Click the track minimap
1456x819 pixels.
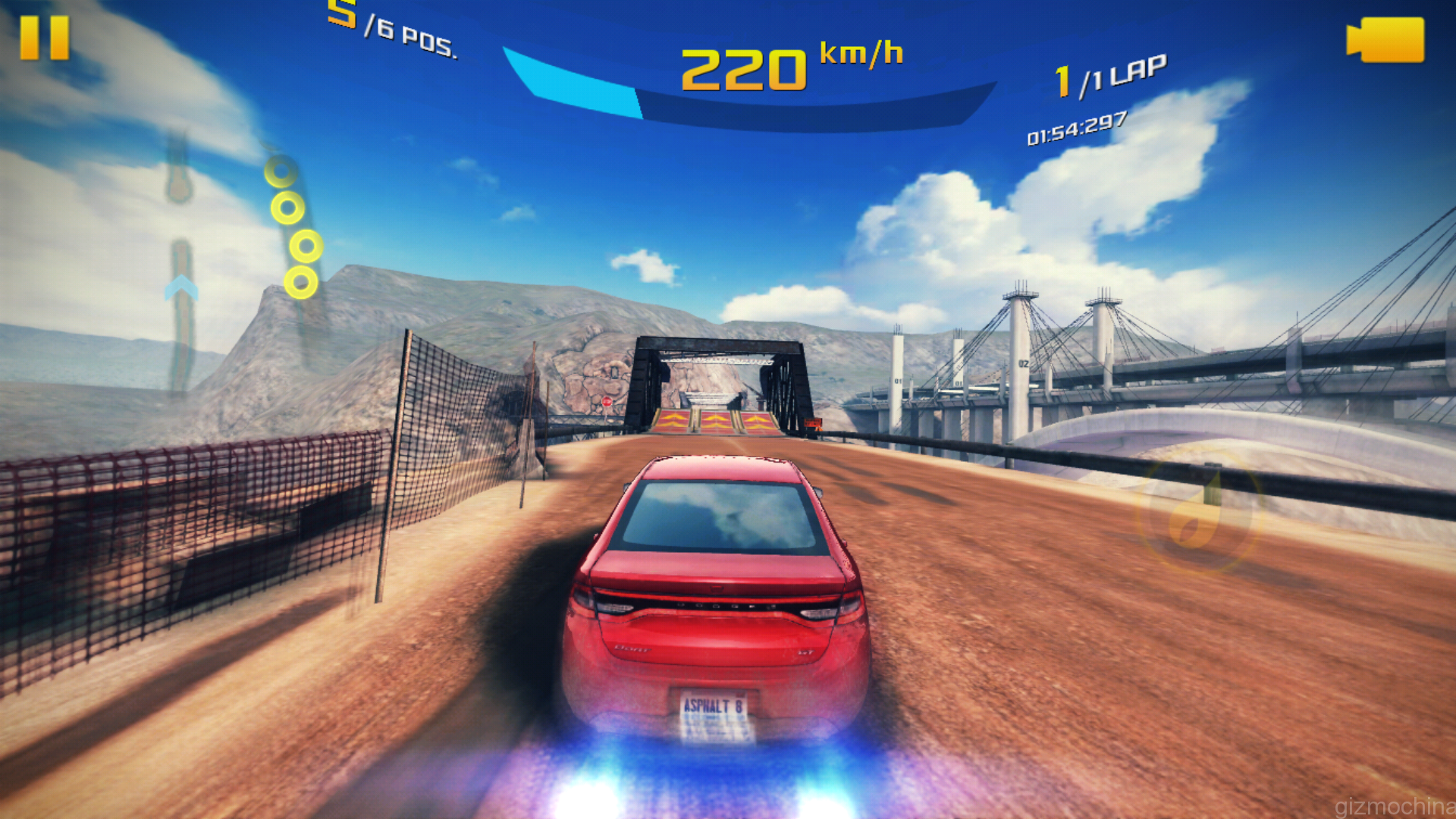click(180, 265)
